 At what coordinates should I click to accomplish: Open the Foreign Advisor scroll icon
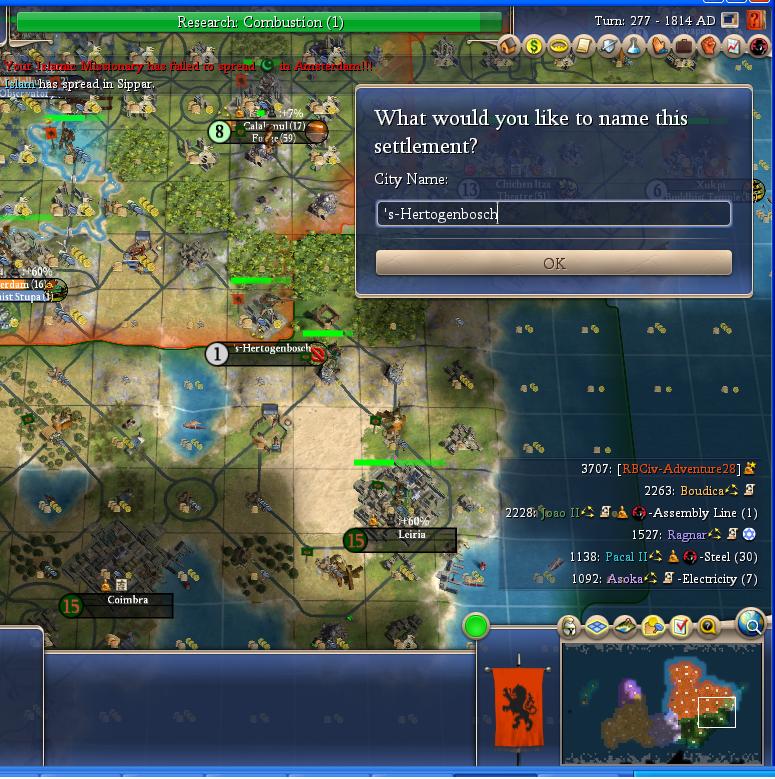(x=584, y=46)
